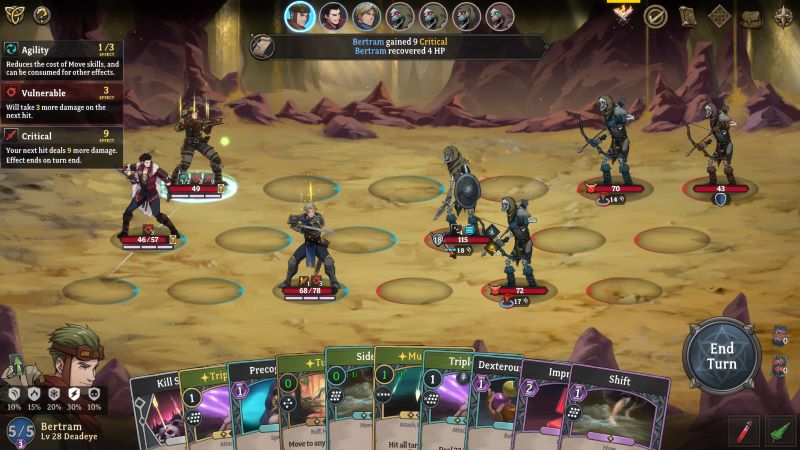The height and width of the screenshot is (450, 800).
Task: Select the dark-haired woman's turn order portrait
Action: tap(332, 16)
